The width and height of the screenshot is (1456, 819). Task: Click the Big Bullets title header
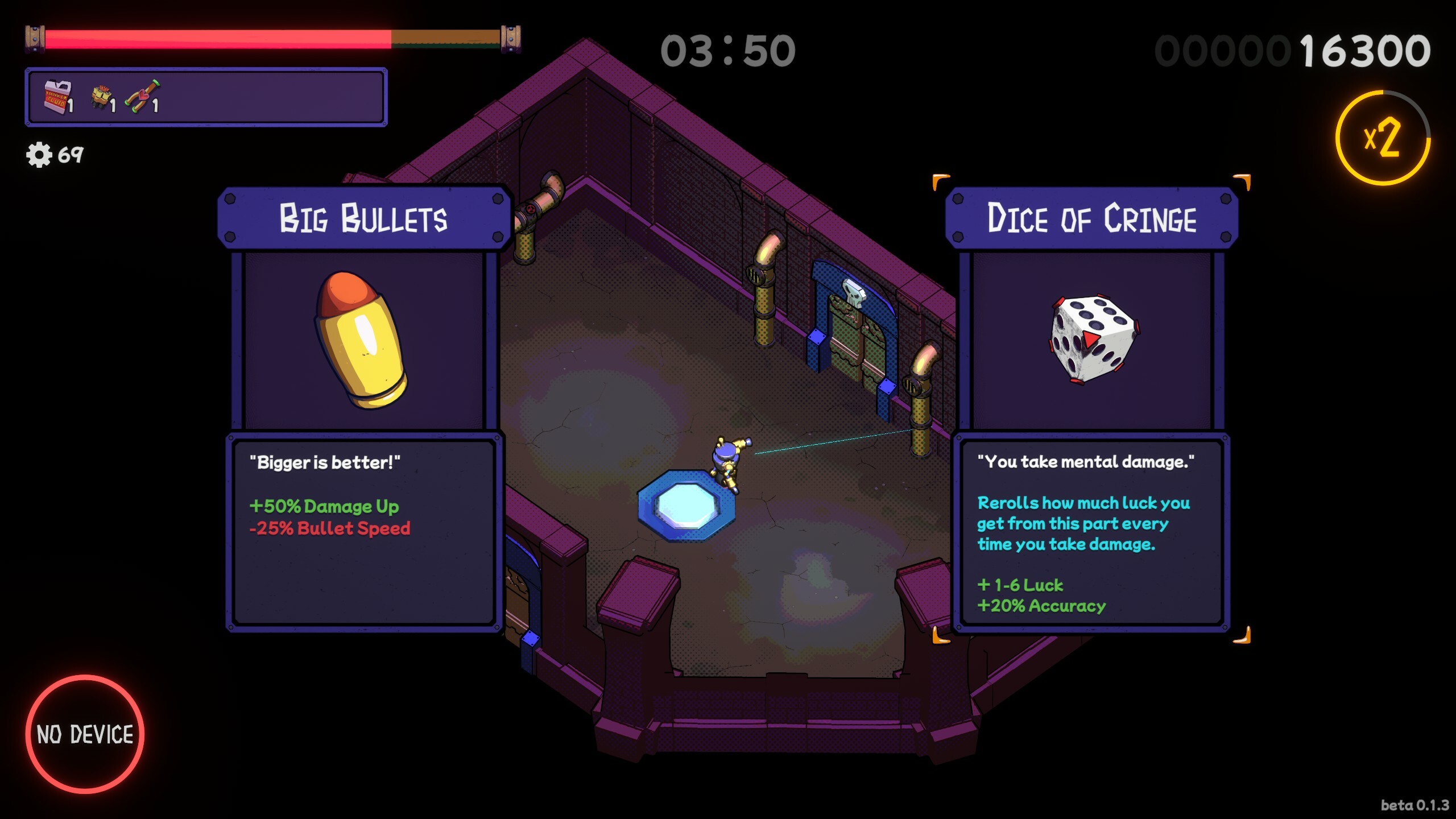click(363, 217)
